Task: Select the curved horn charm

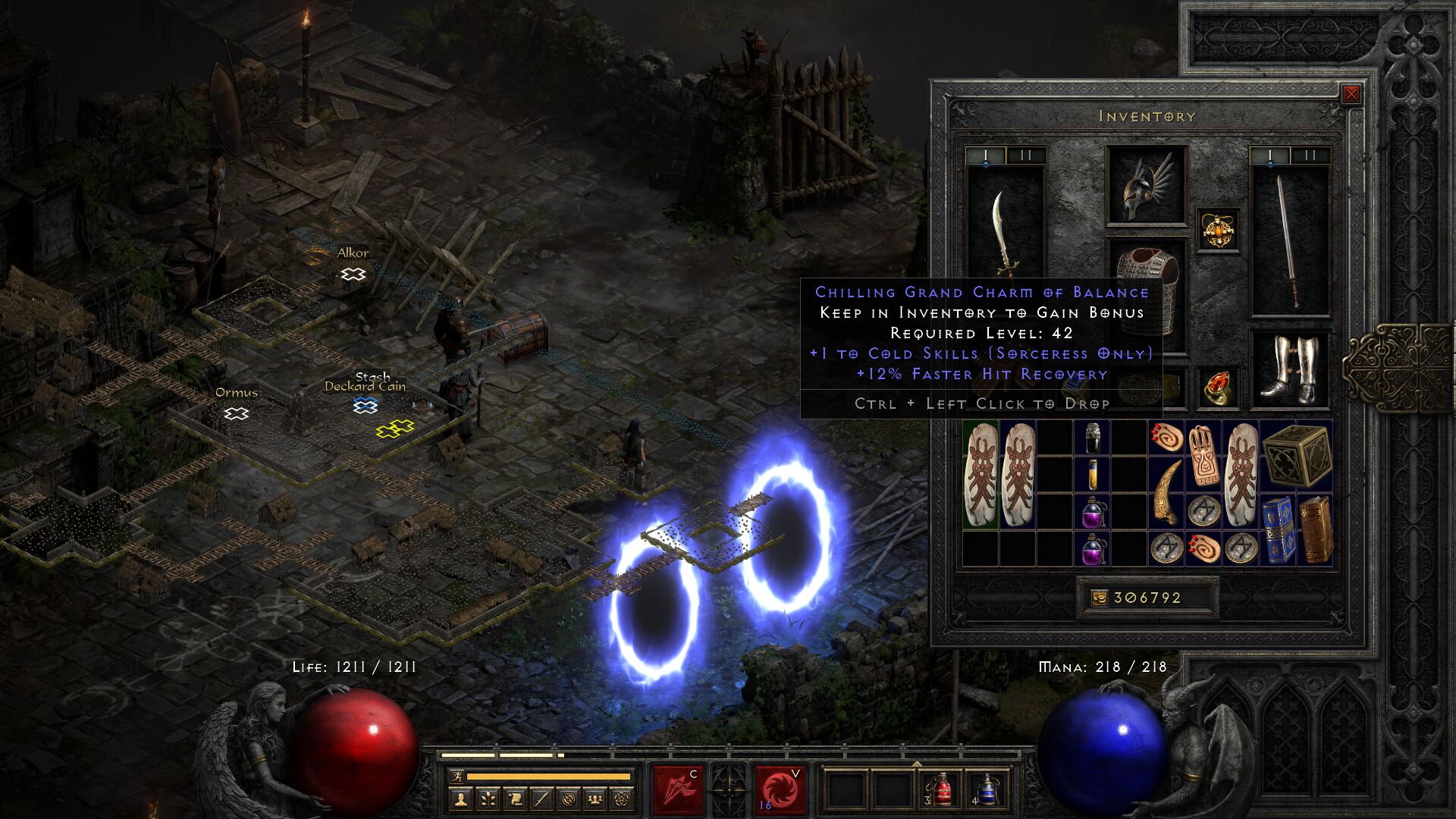Action: coord(1166,491)
